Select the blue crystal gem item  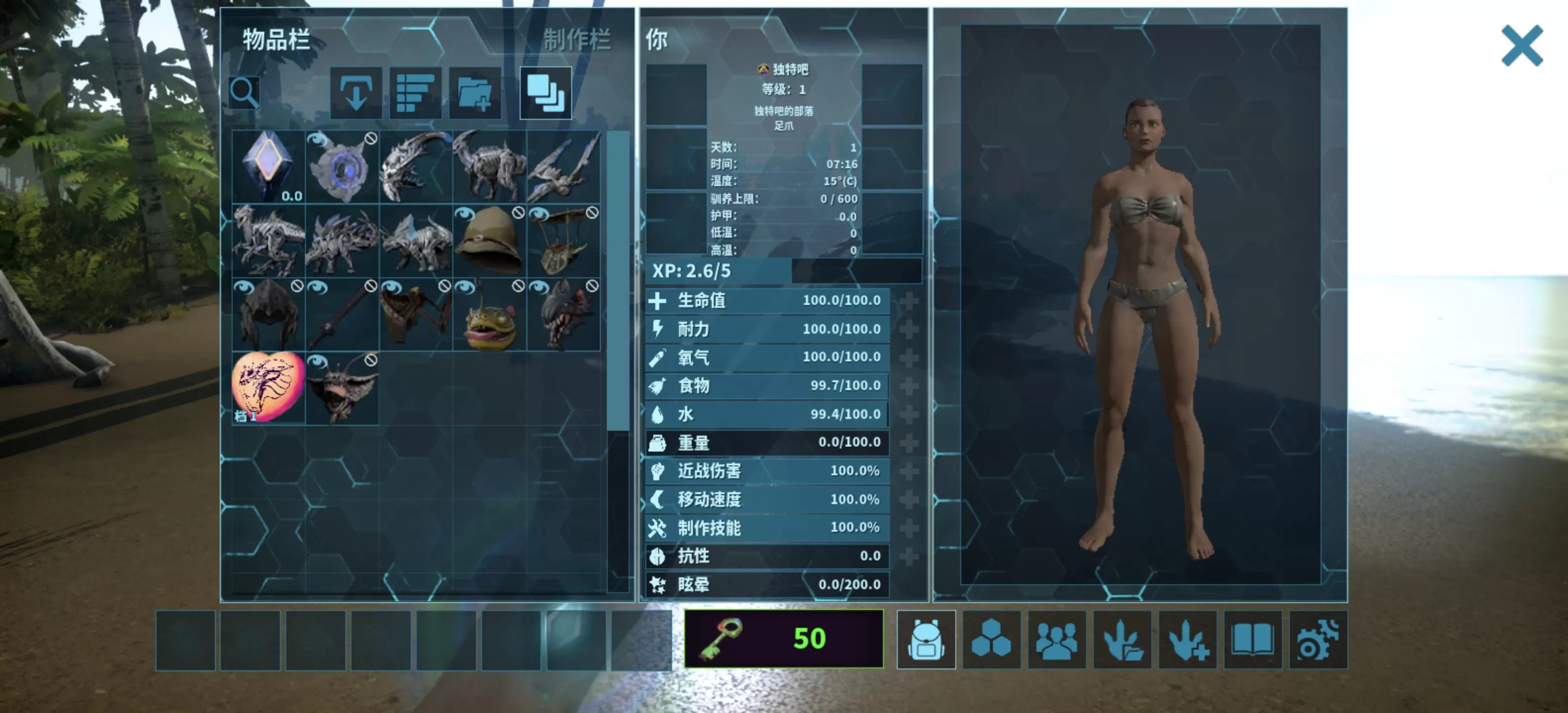click(268, 166)
